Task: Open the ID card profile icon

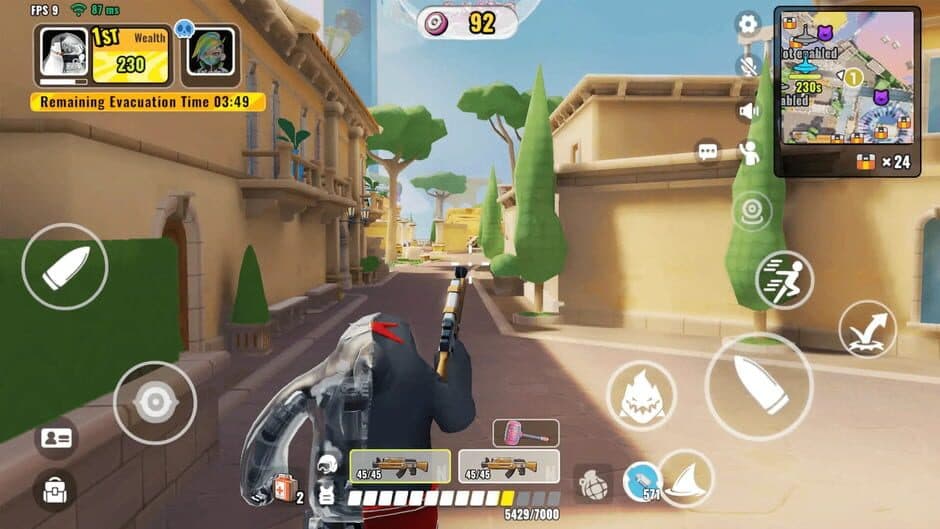Action: pyautogui.click(x=54, y=438)
